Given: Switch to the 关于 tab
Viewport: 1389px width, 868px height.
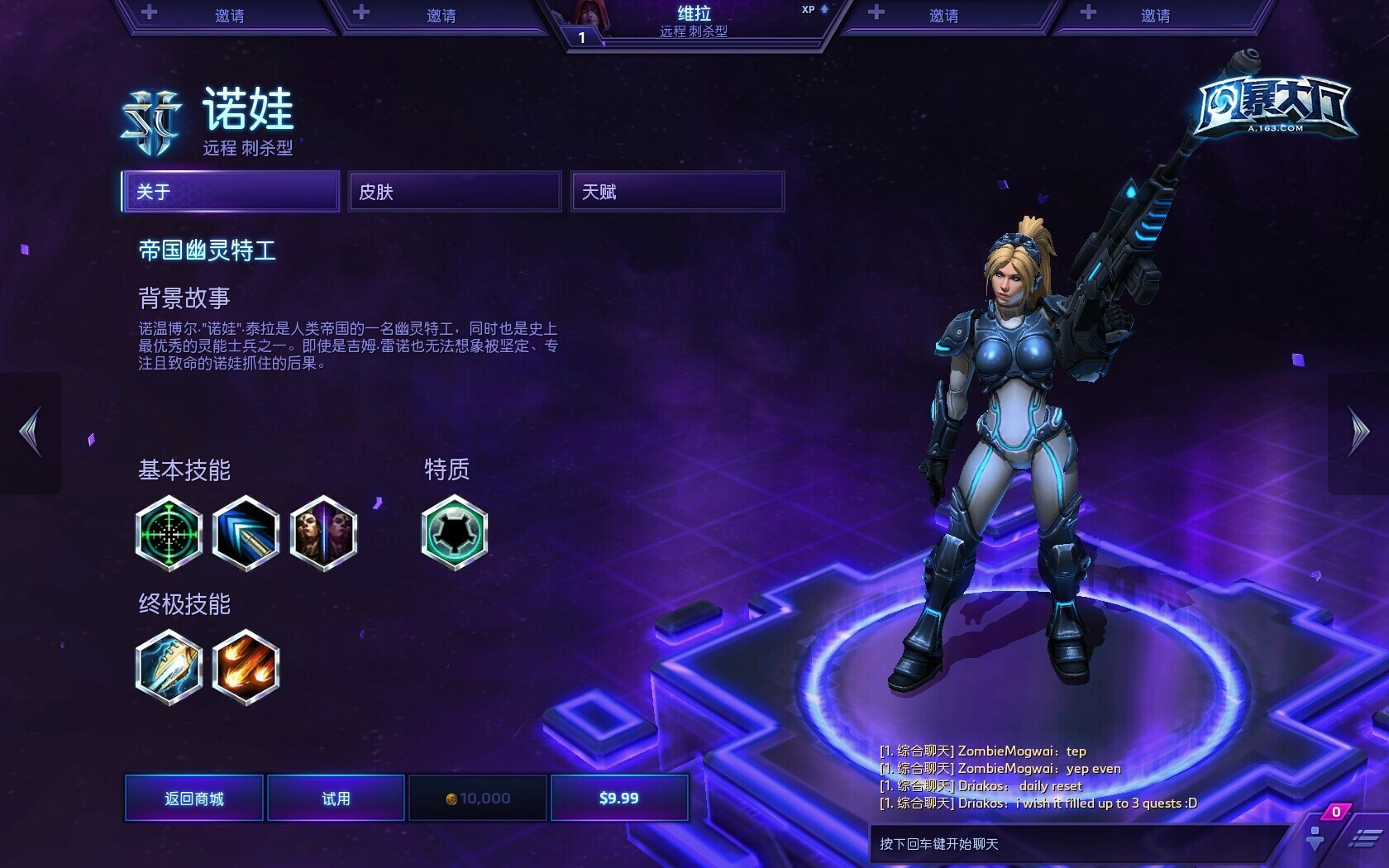Looking at the screenshot, I should [x=231, y=192].
